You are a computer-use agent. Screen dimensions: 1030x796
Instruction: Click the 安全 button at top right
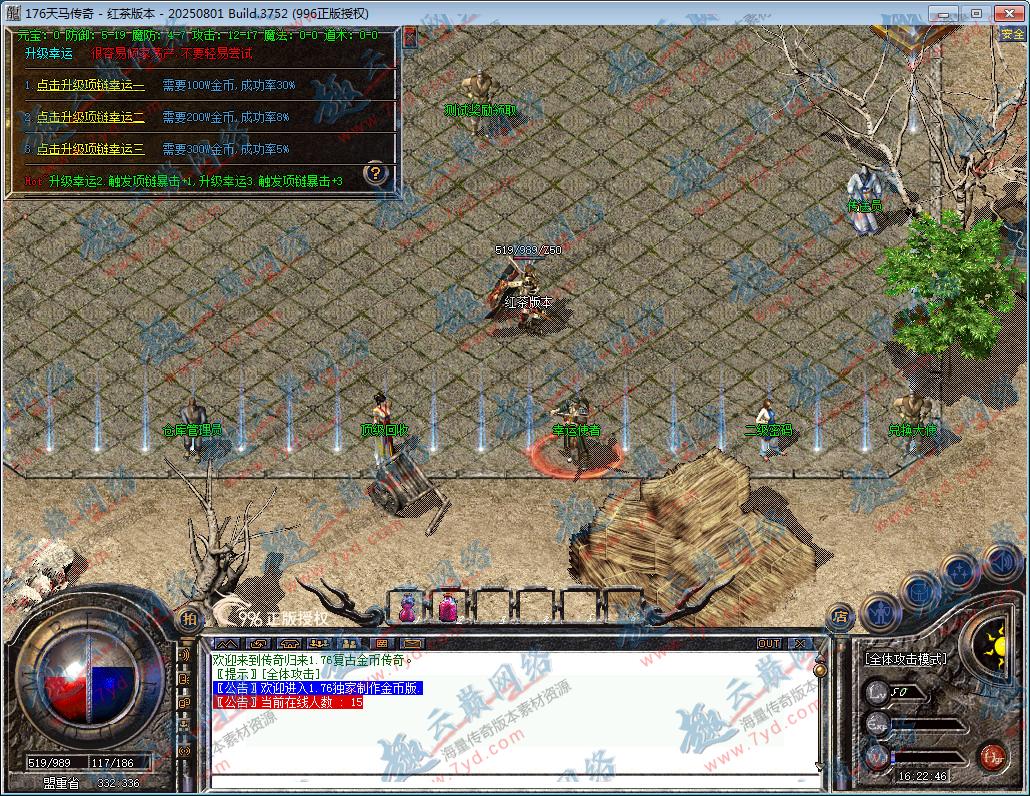[x=1012, y=34]
